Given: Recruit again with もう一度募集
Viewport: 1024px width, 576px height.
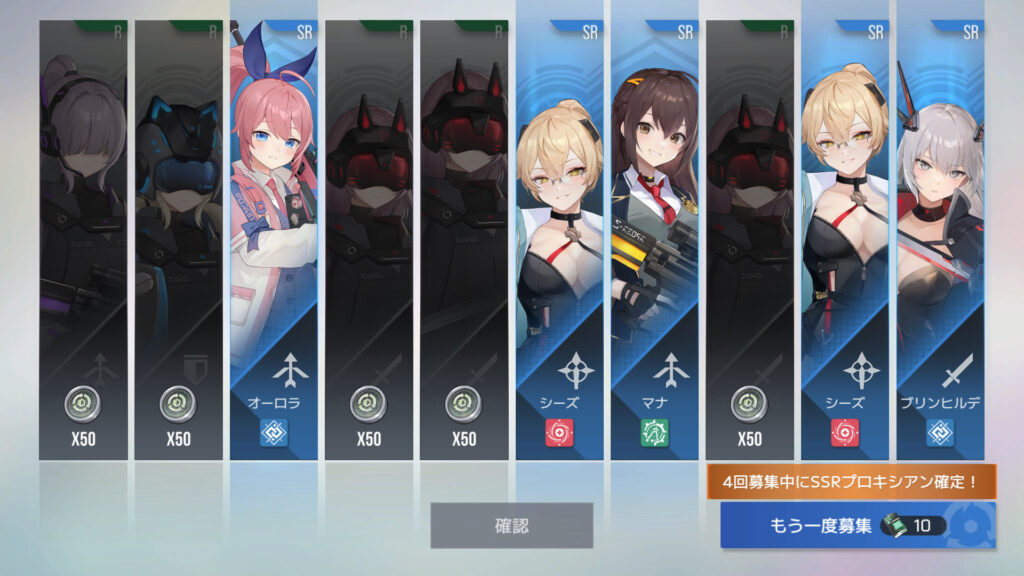Looking at the screenshot, I should [x=857, y=525].
